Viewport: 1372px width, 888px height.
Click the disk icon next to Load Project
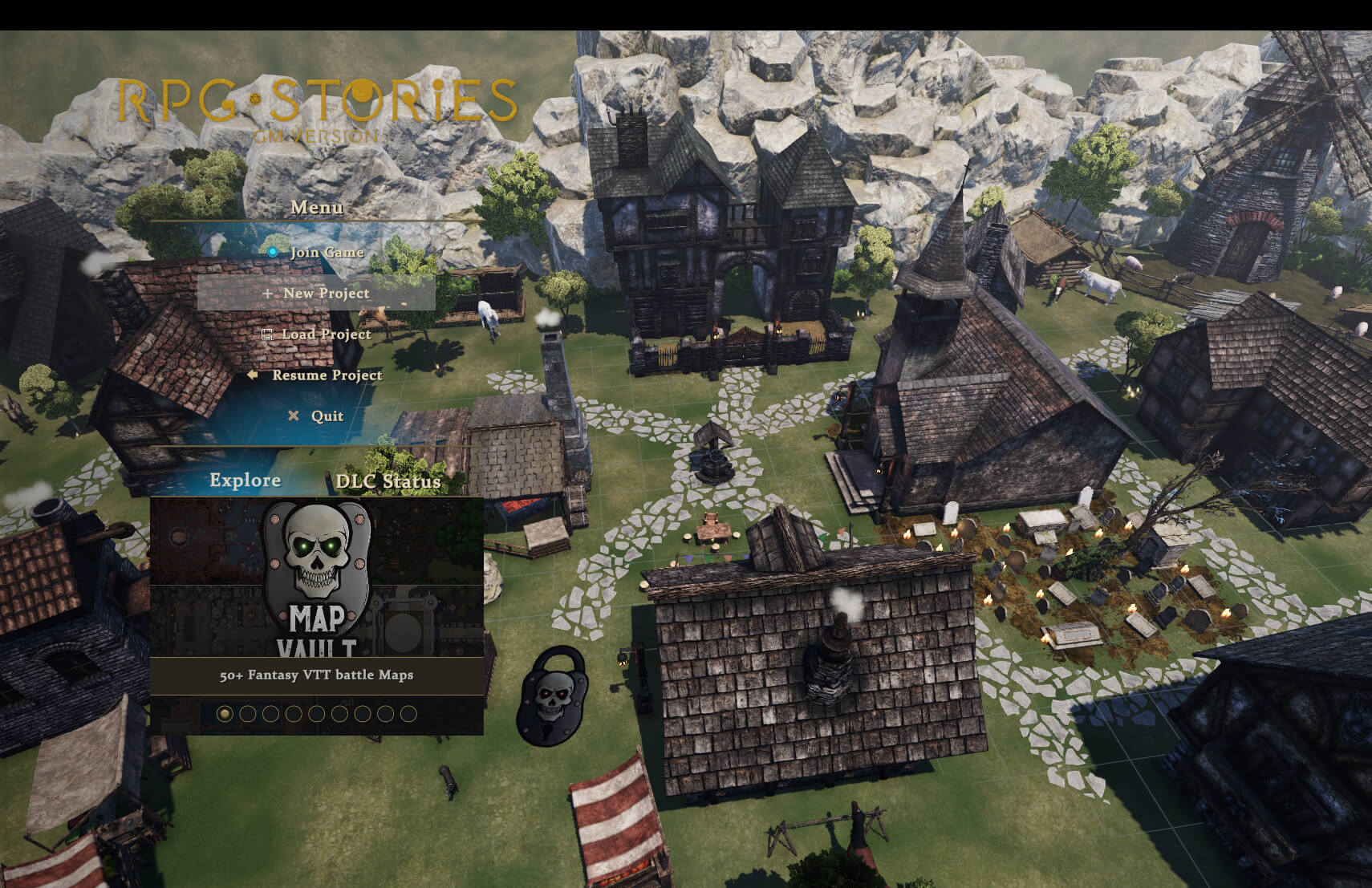point(268,335)
